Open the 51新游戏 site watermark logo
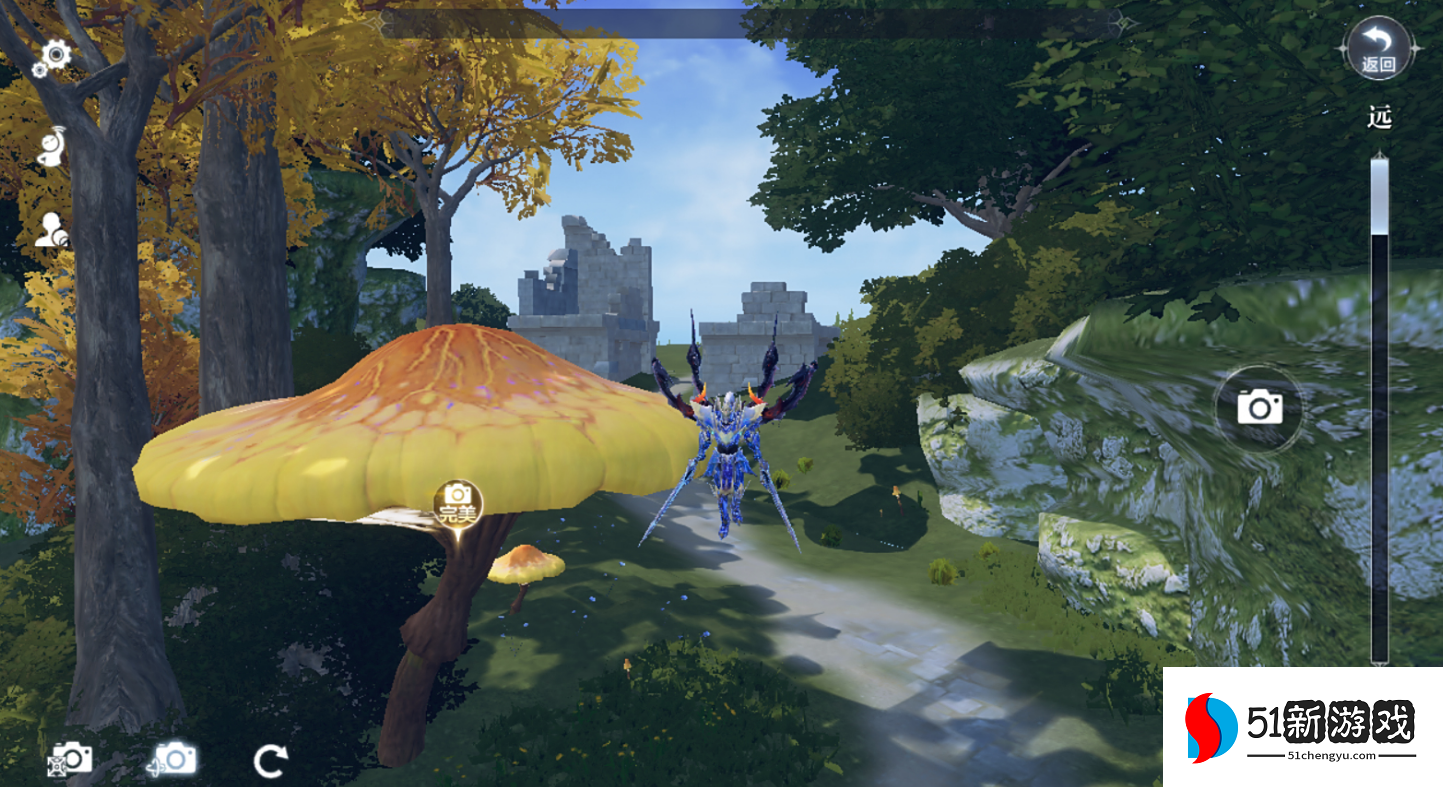The image size is (1443, 787). [1302, 726]
